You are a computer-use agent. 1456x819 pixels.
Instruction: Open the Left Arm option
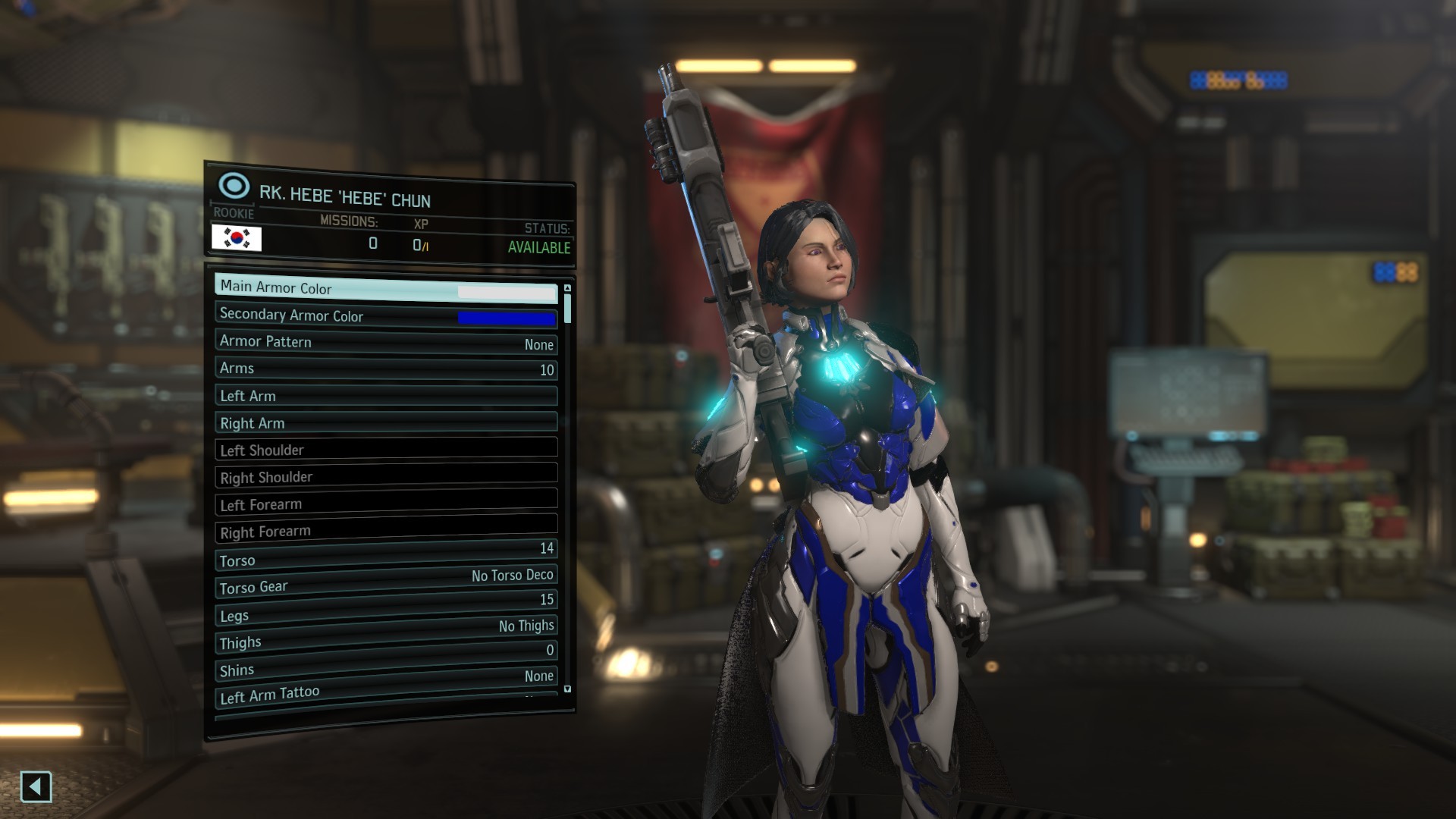pos(386,396)
